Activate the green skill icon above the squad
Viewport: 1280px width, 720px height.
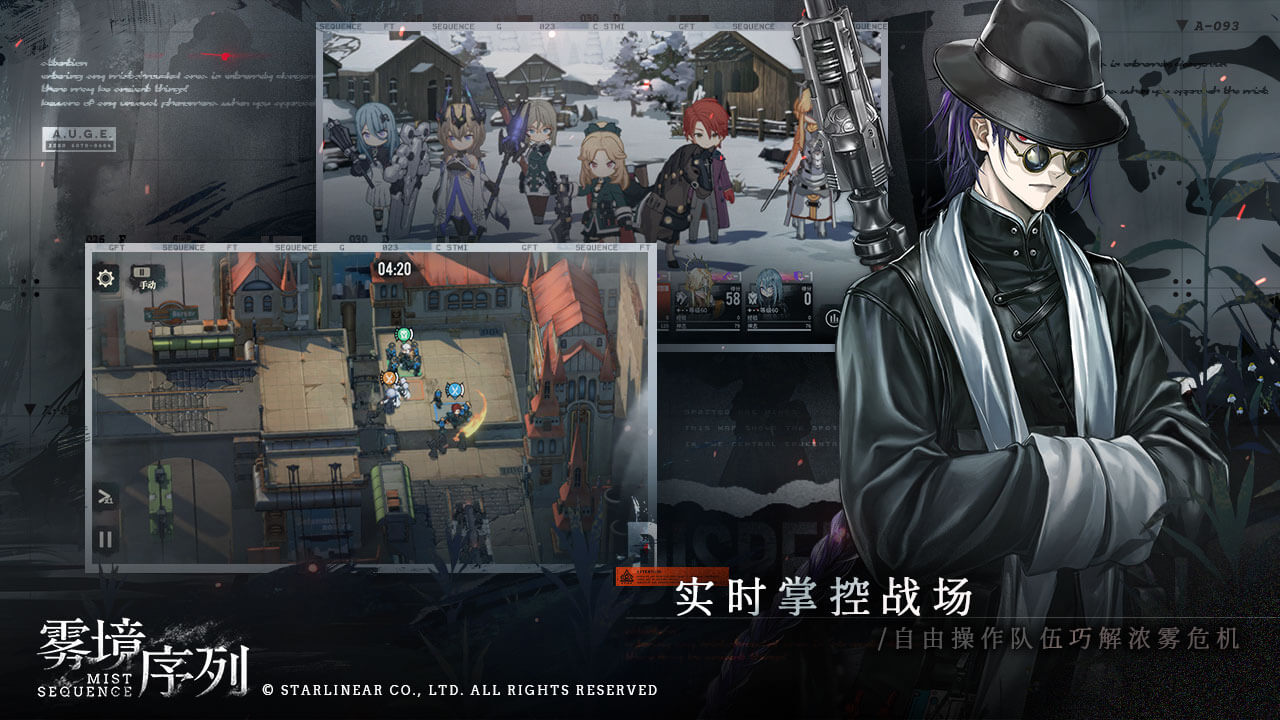(x=404, y=334)
